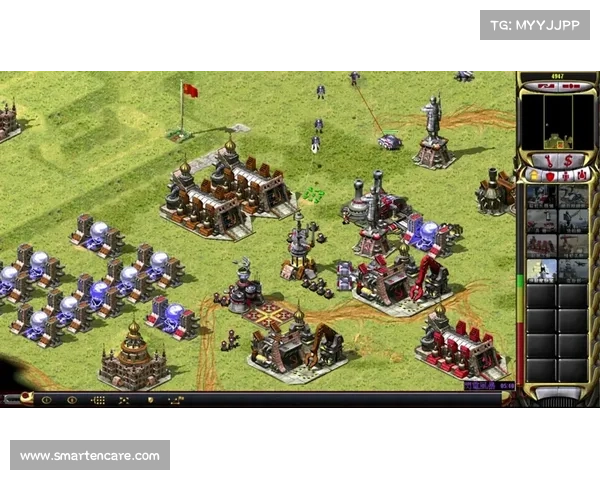Switch to the red shield defenses tab
The image size is (600, 480).
coord(549,176)
